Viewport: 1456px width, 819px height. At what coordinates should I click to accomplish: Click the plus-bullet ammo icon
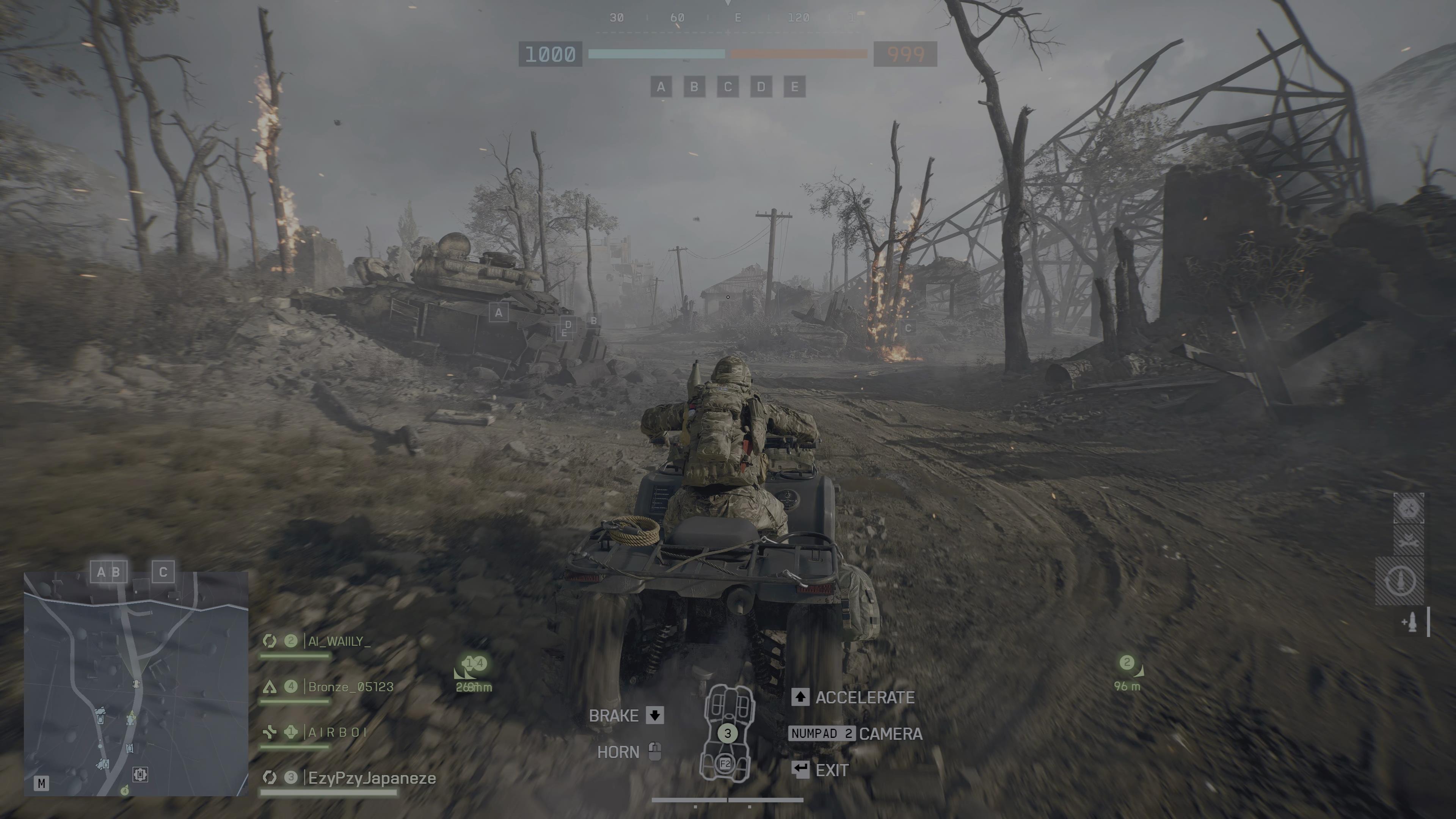1411,622
